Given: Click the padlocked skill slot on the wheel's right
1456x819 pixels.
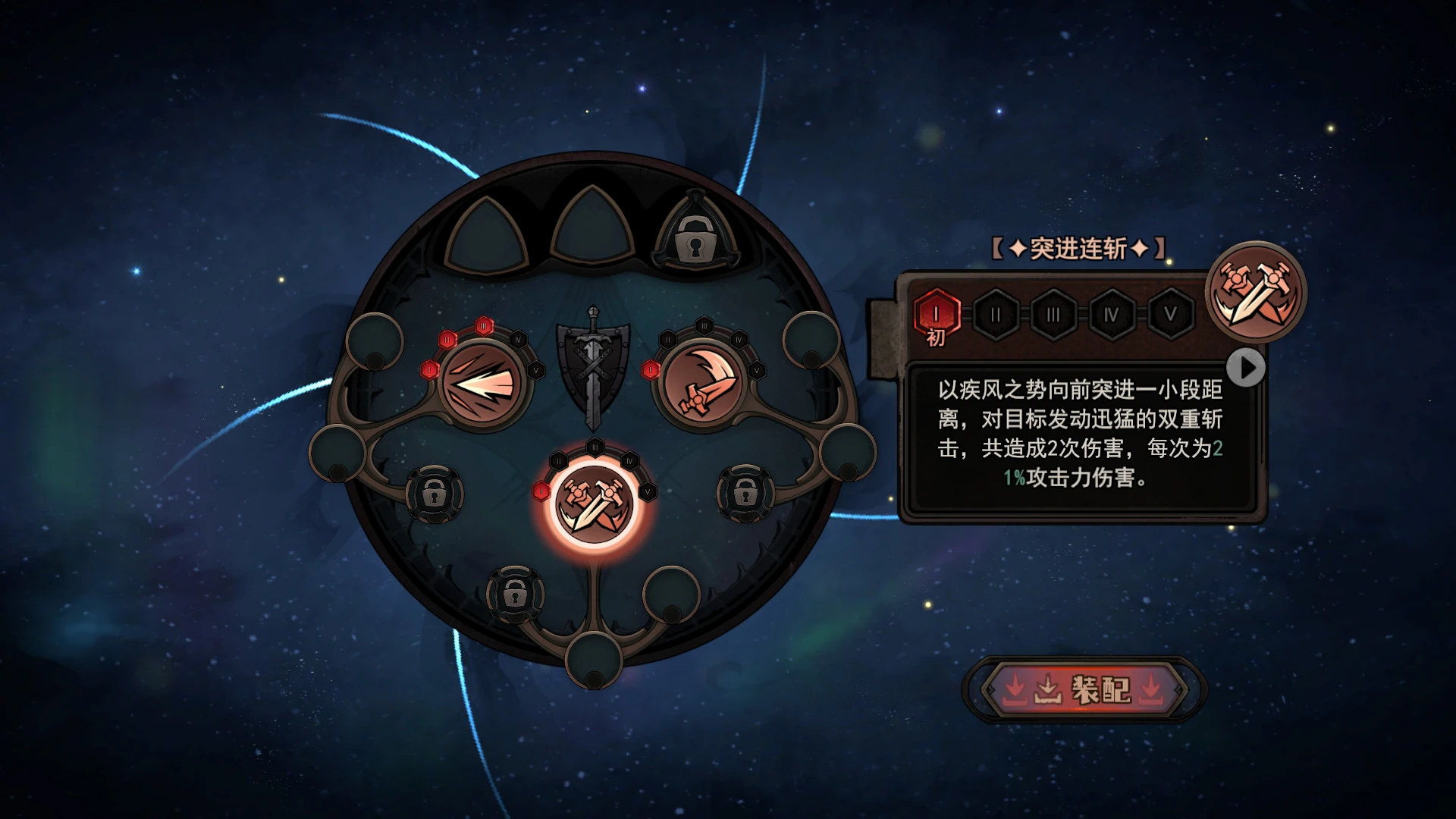Looking at the screenshot, I should [745, 494].
